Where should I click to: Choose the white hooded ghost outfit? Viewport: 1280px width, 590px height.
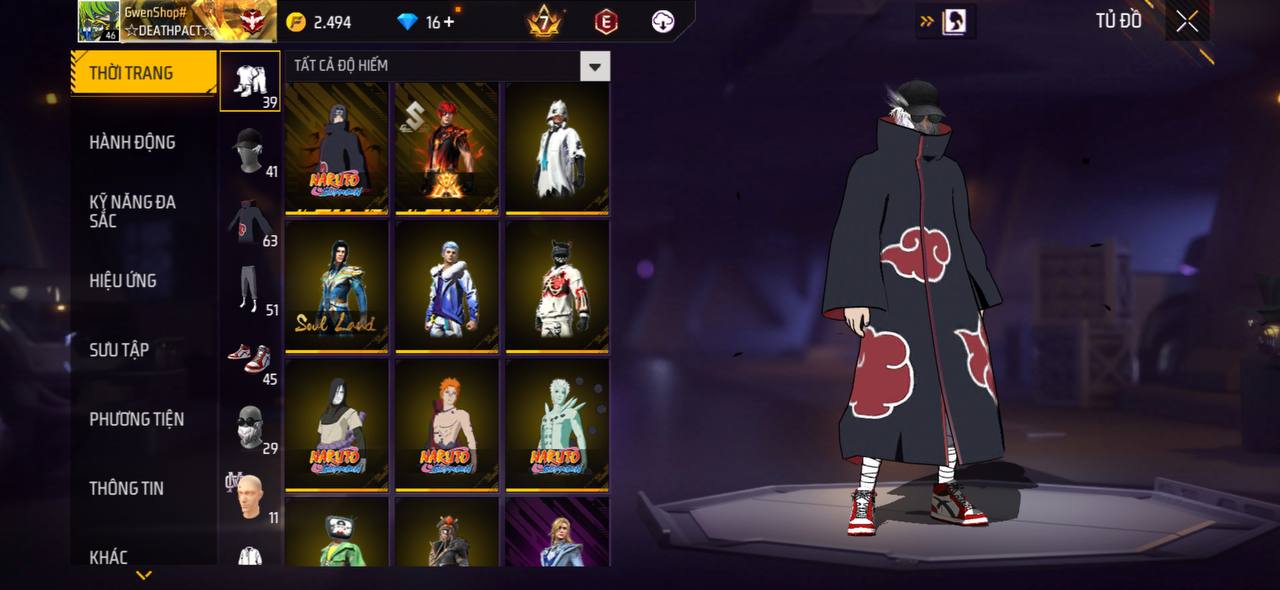pyautogui.click(x=557, y=148)
